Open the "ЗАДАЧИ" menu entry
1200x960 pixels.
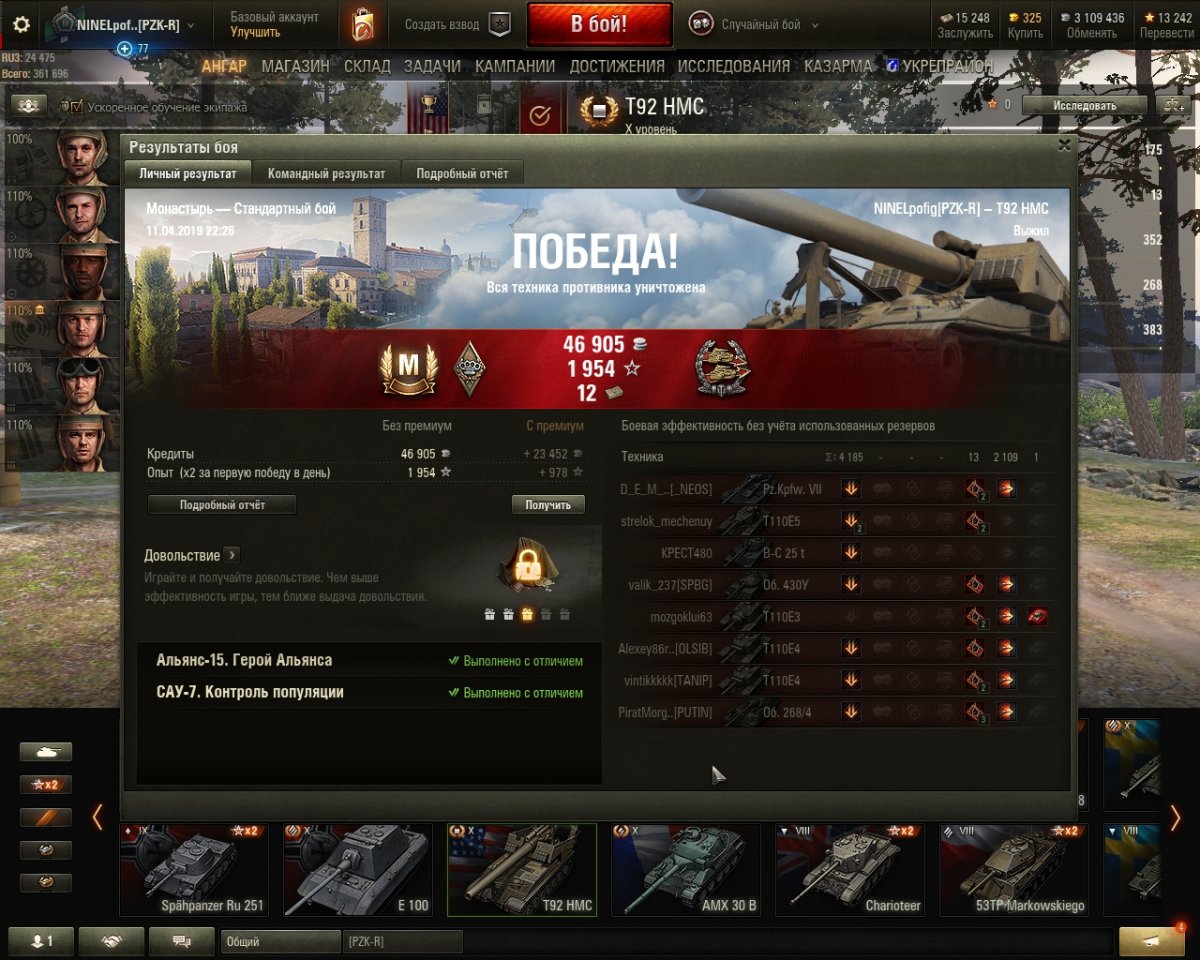(432, 66)
